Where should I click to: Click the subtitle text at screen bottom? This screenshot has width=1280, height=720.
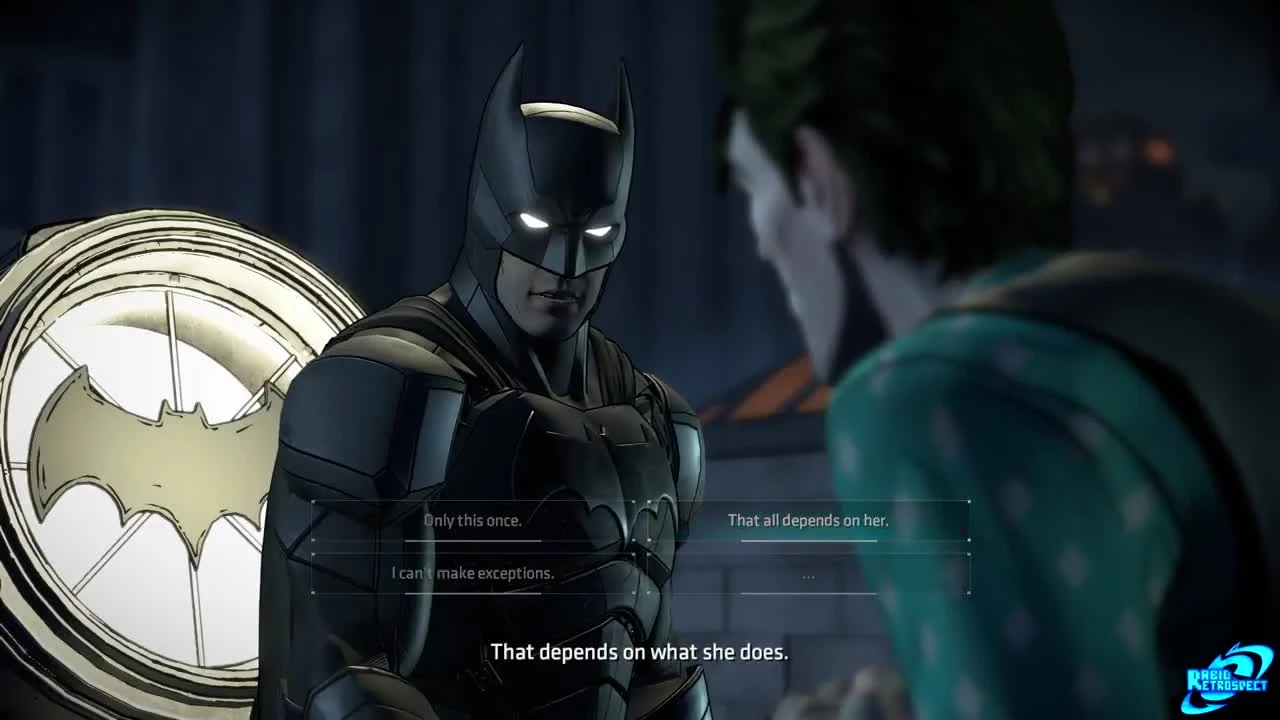click(640, 651)
